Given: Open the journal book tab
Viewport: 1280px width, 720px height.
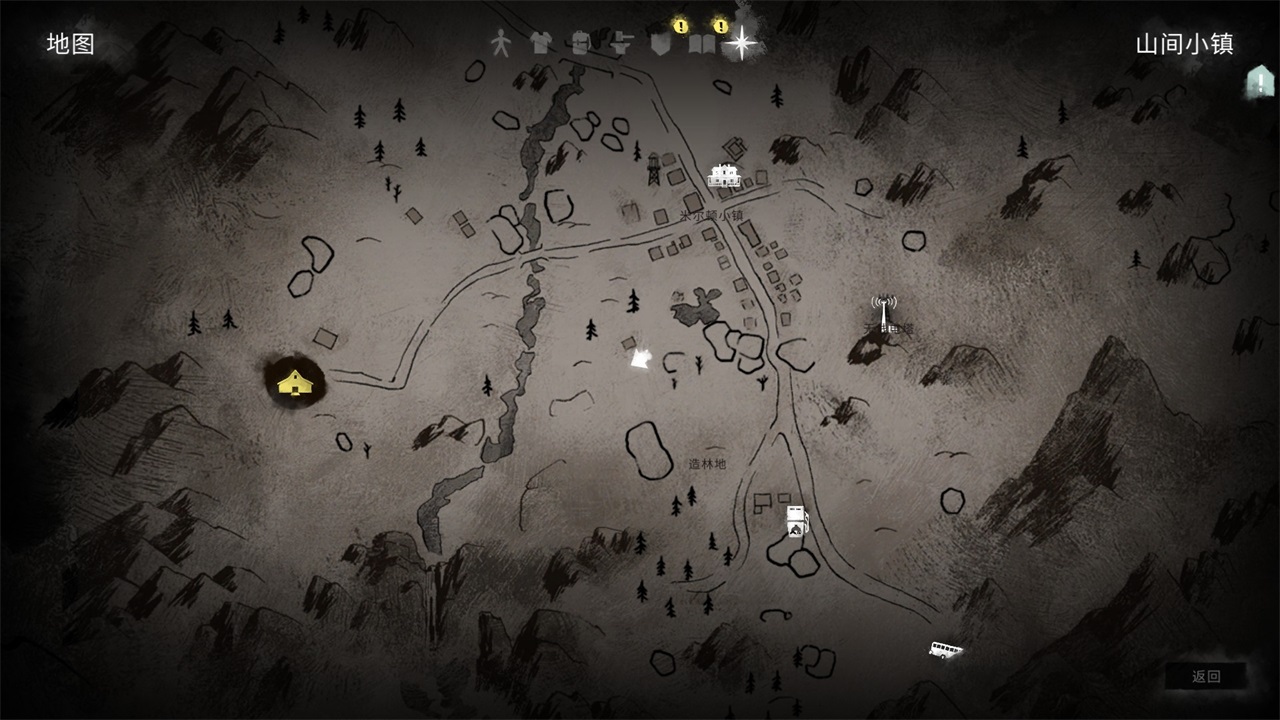Looking at the screenshot, I should point(701,43).
